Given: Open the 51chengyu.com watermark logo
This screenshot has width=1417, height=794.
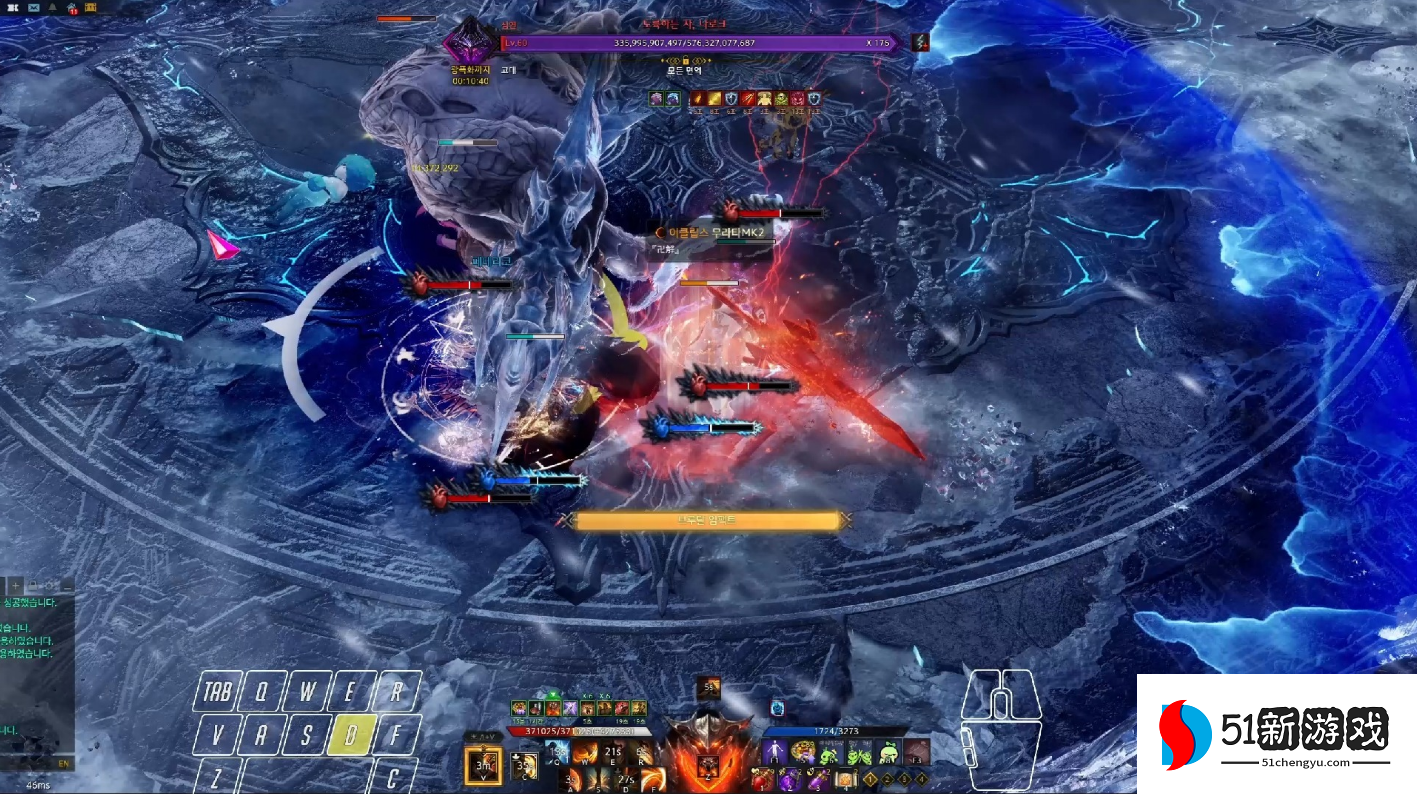Looking at the screenshot, I should [x=1275, y=735].
